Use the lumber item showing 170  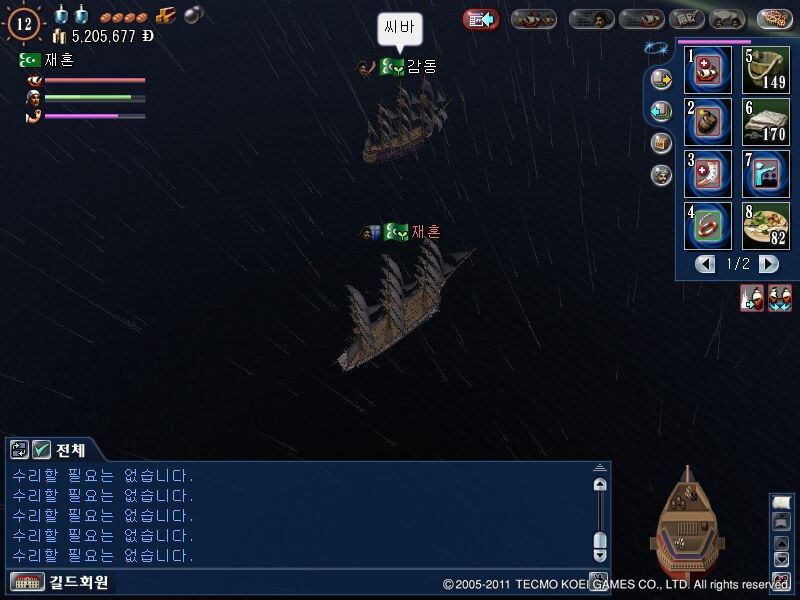tap(765, 122)
